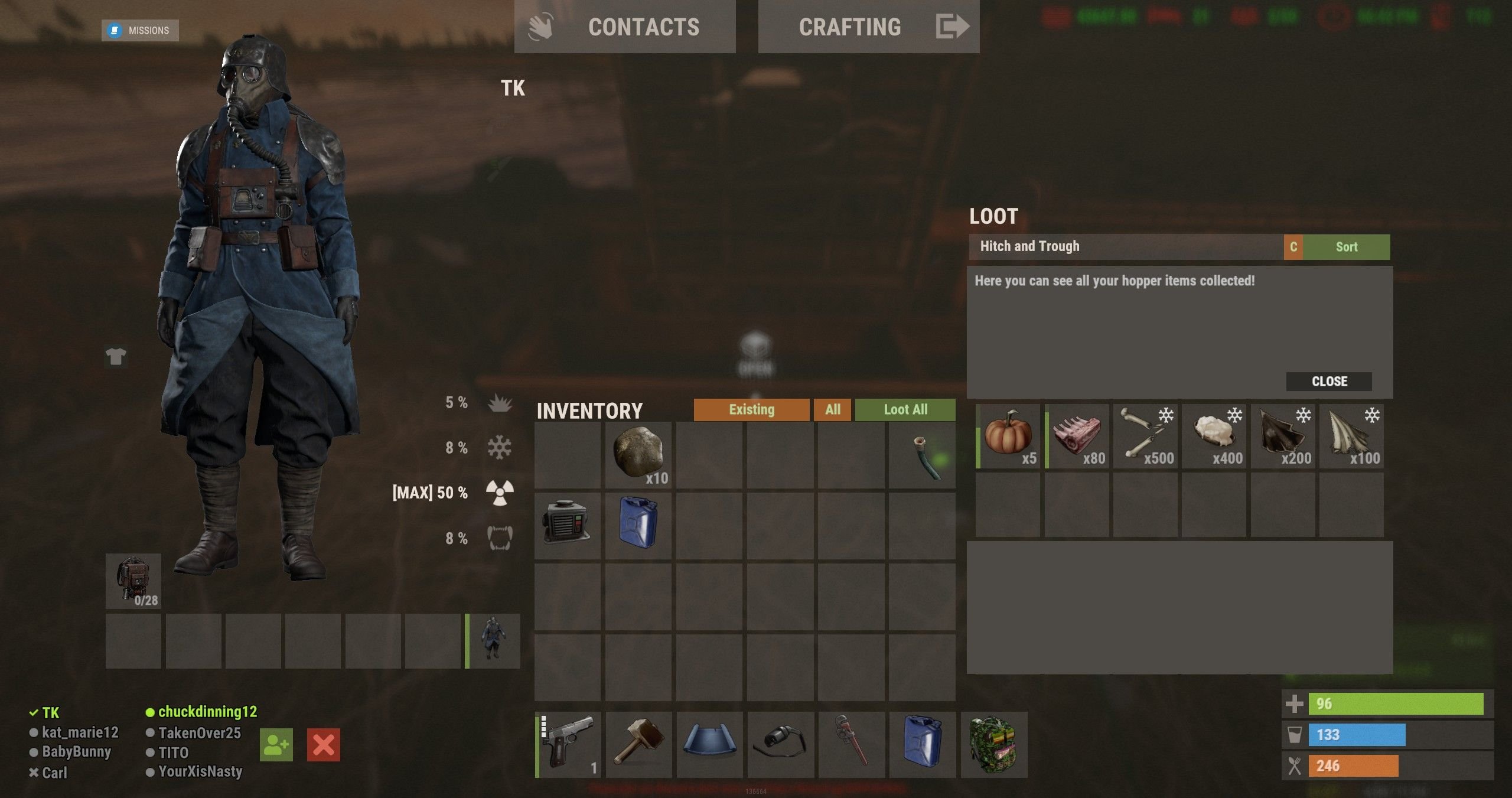
Task: Select the stones x10 inventory slot
Action: 638,454
